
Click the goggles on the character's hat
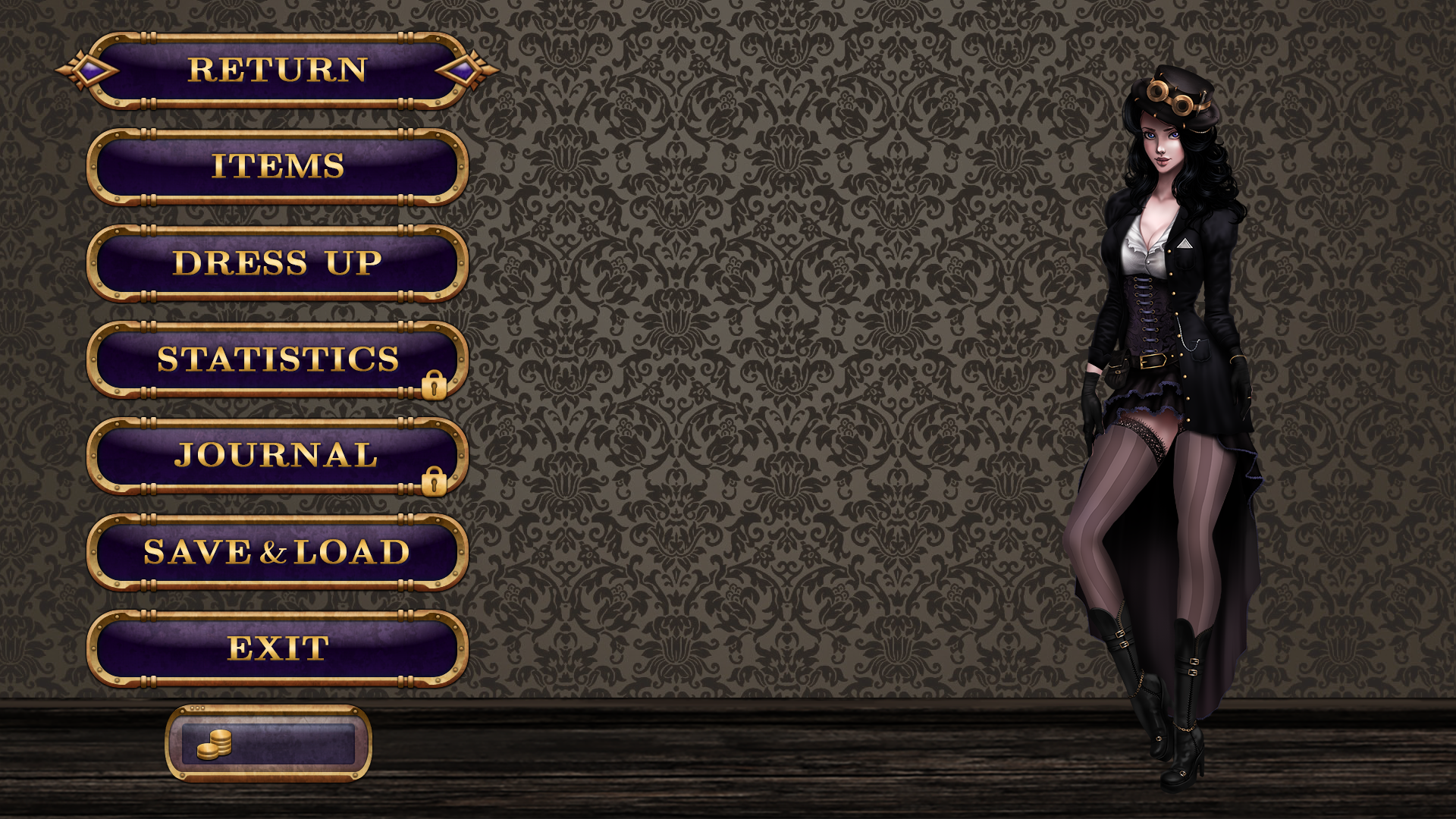click(x=1172, y=97)
